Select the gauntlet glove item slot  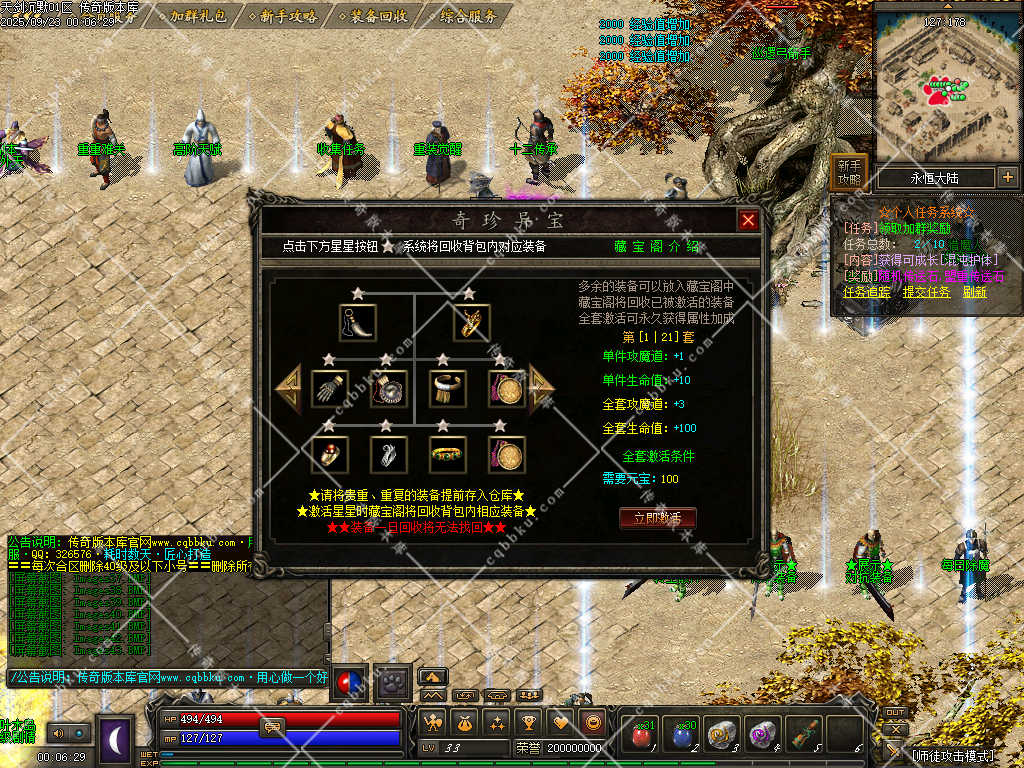click(329, 388)
